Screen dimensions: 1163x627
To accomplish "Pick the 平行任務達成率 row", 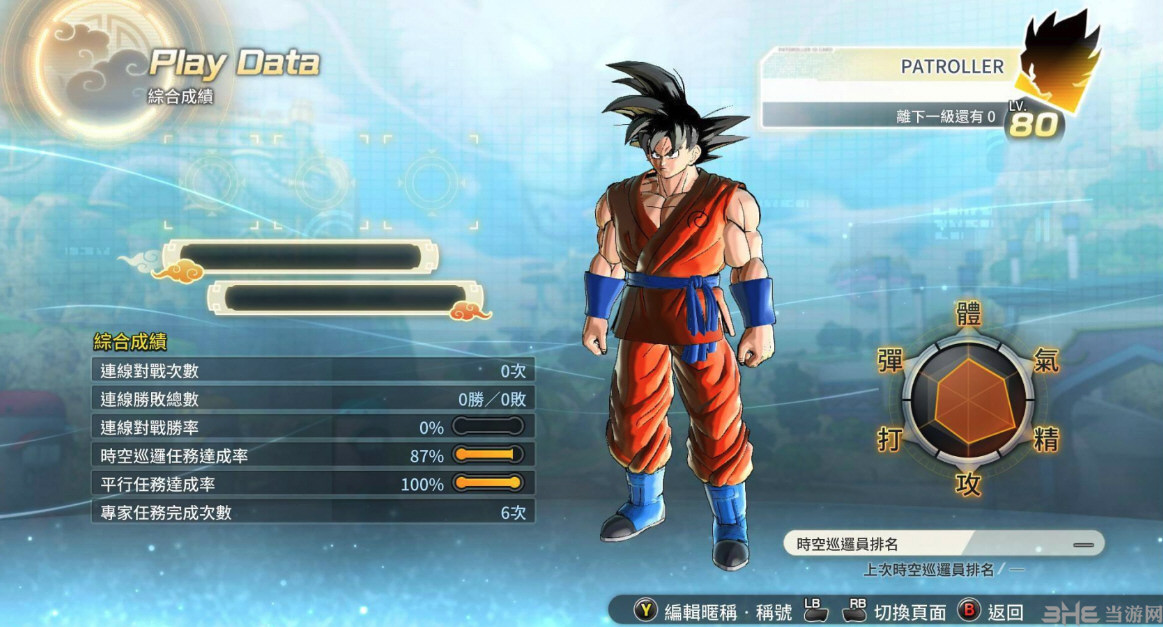I will (x=312, y=484).
